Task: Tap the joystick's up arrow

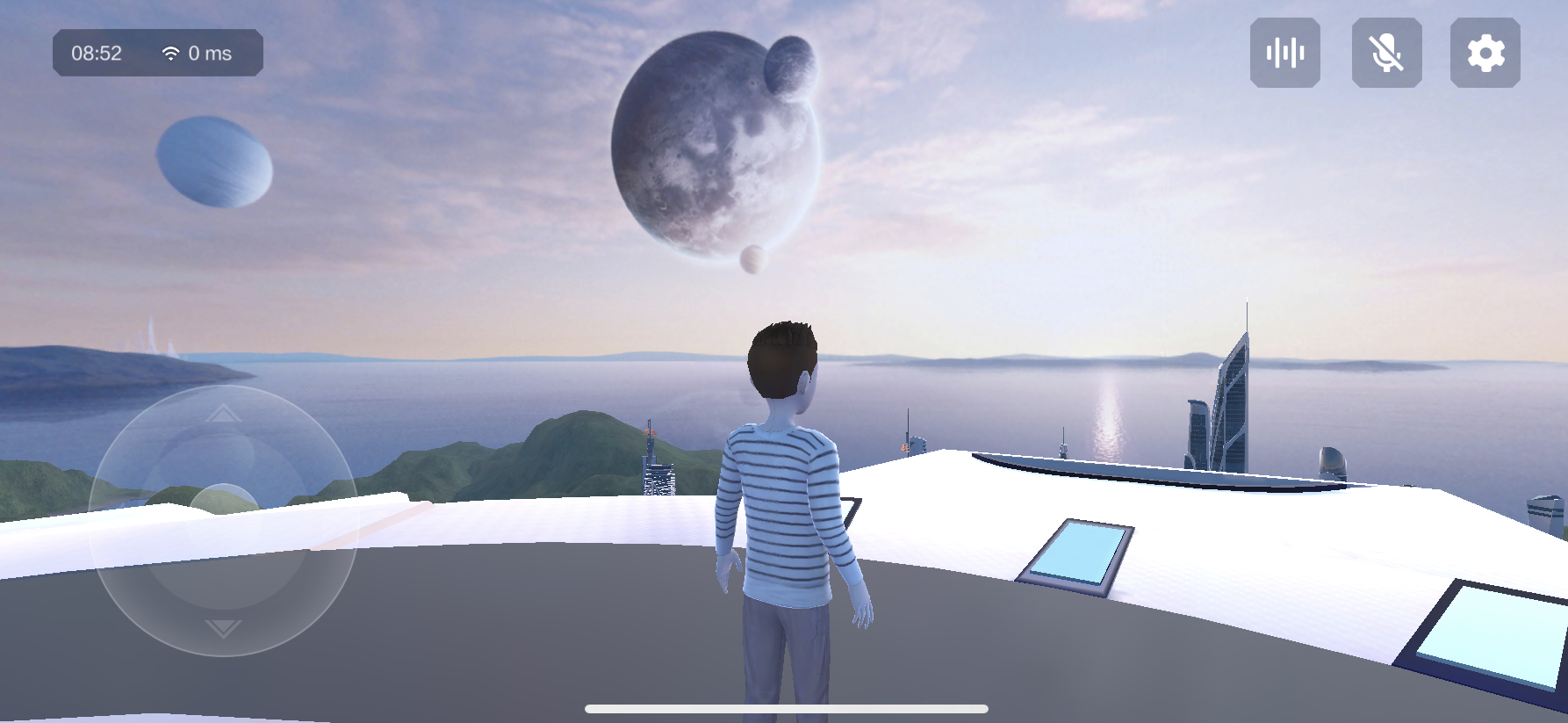Action: pos(224,414)
